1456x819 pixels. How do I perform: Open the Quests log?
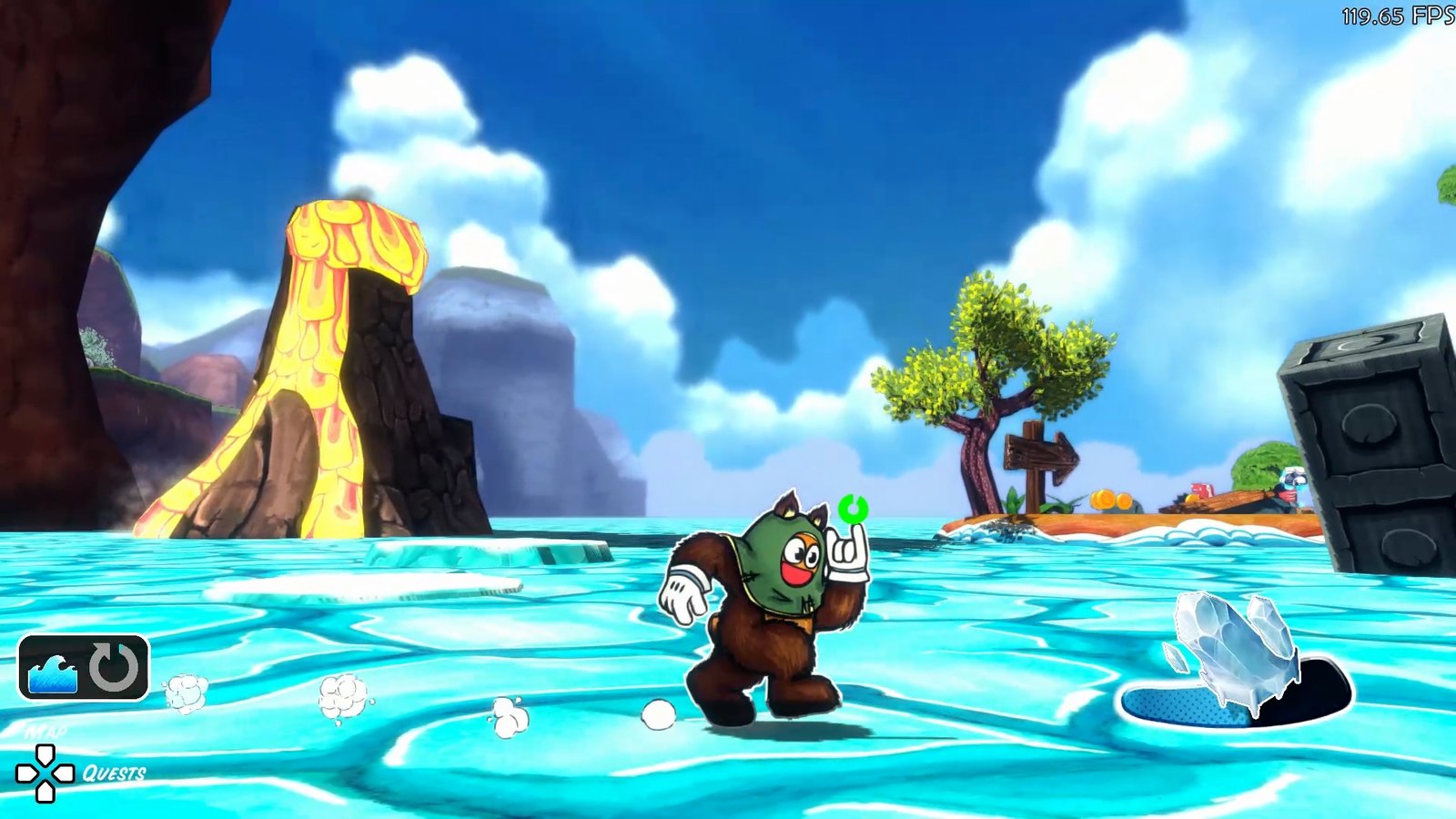click(x=114, y=773)
